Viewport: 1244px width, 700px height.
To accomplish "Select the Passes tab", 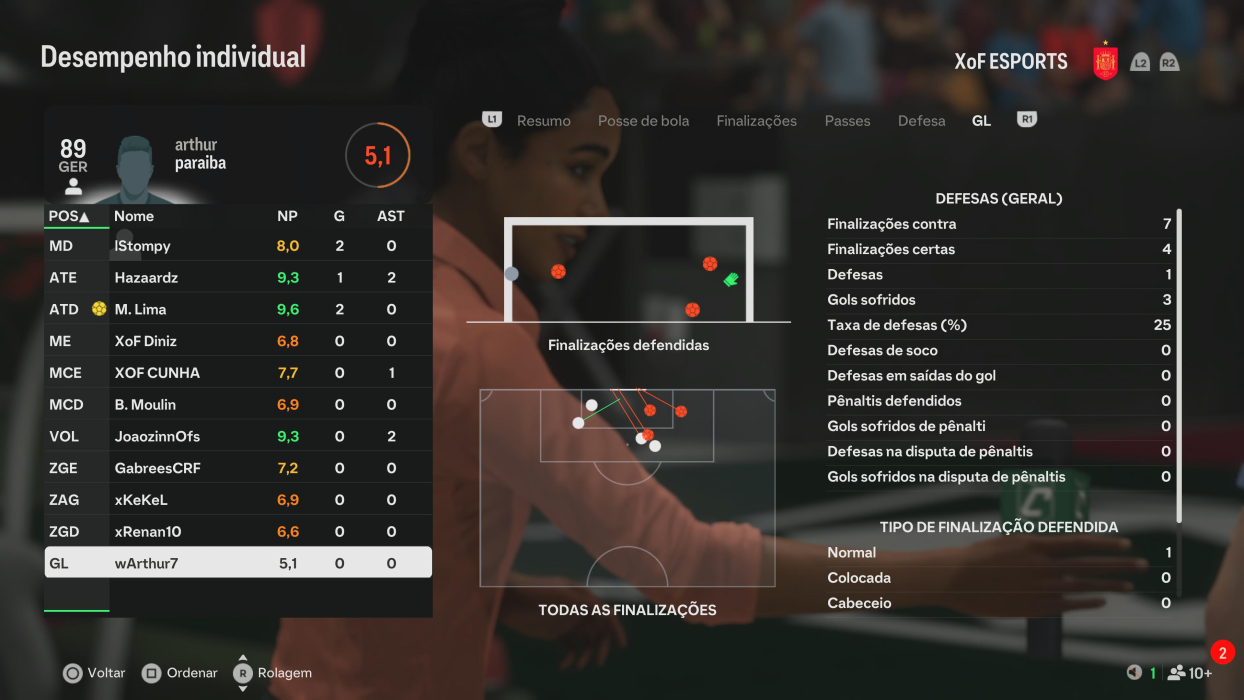I will 847,121.
